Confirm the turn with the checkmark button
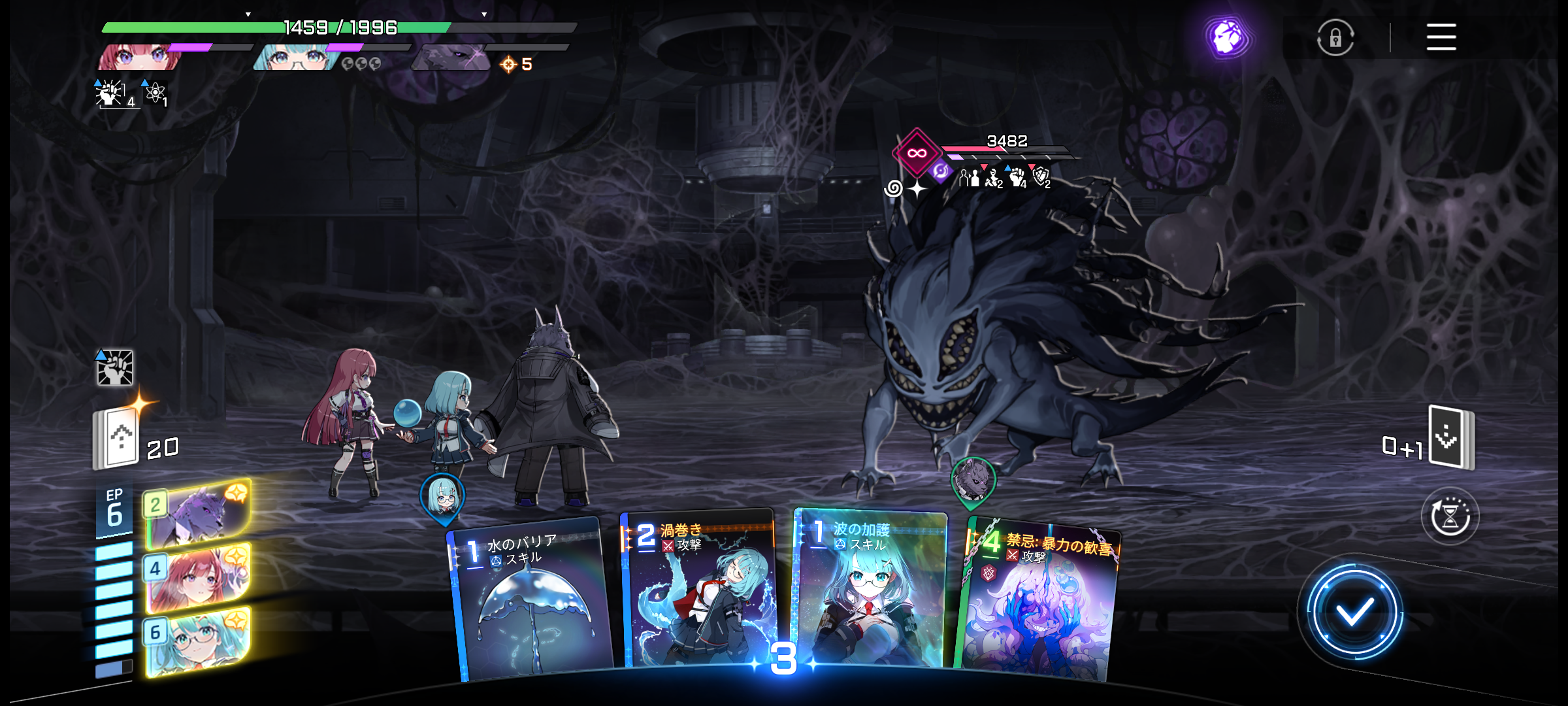This screenshot has height=706, width=1568. click(x=1354, y=612)
